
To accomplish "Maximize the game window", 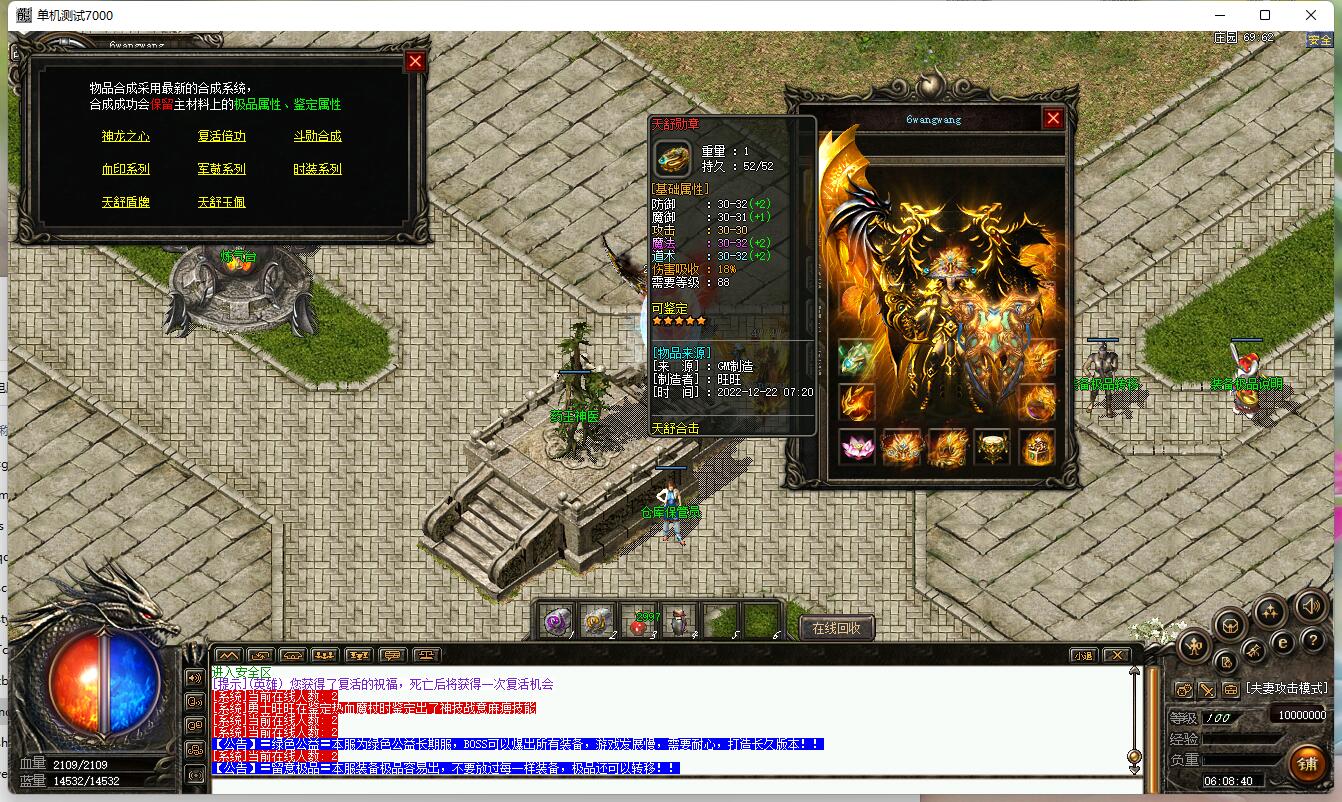I will click(1264, 15).
